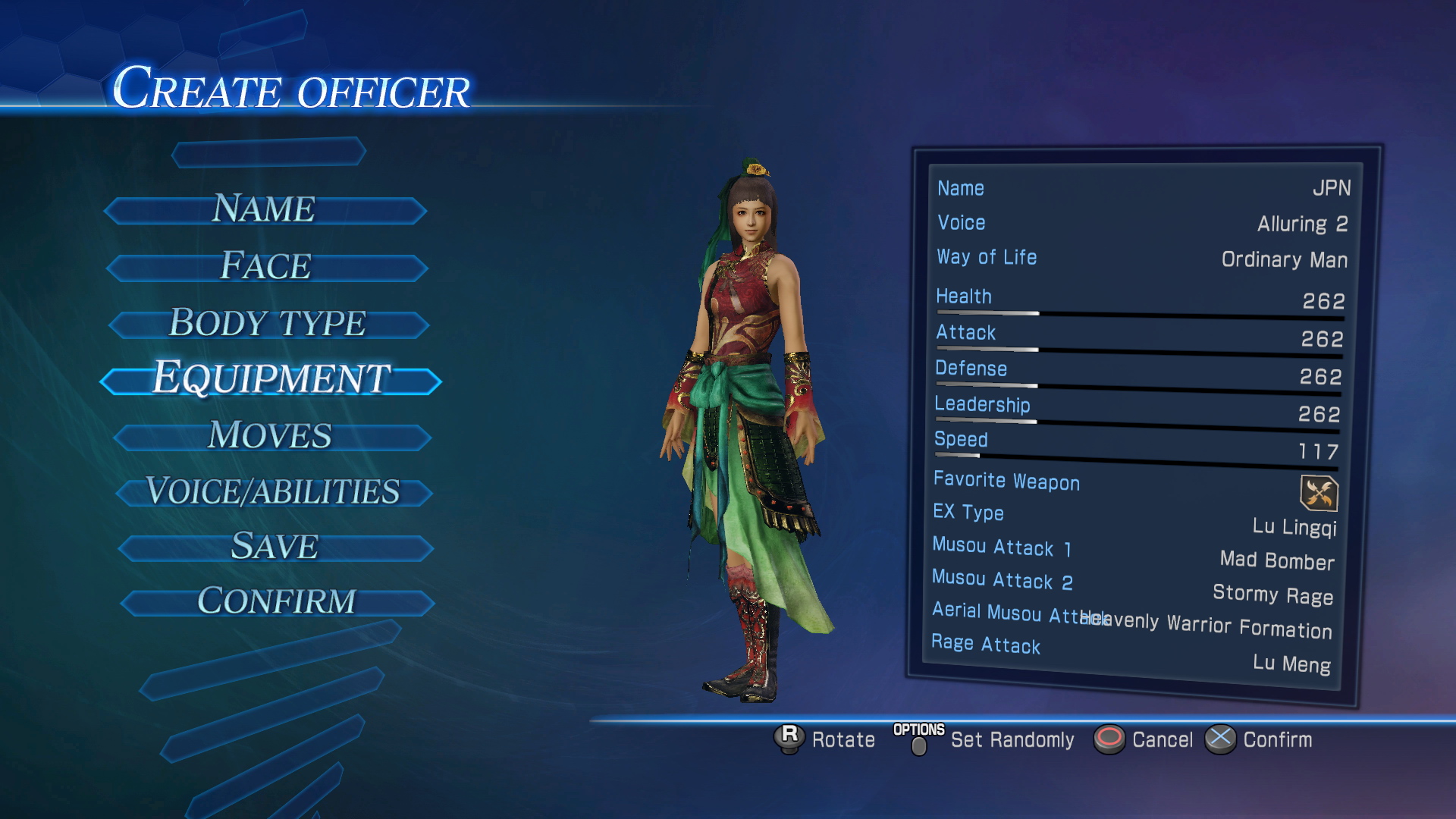Select Voice/Abilities entry
1456x819 pixels.
click(x=274, y=492)
